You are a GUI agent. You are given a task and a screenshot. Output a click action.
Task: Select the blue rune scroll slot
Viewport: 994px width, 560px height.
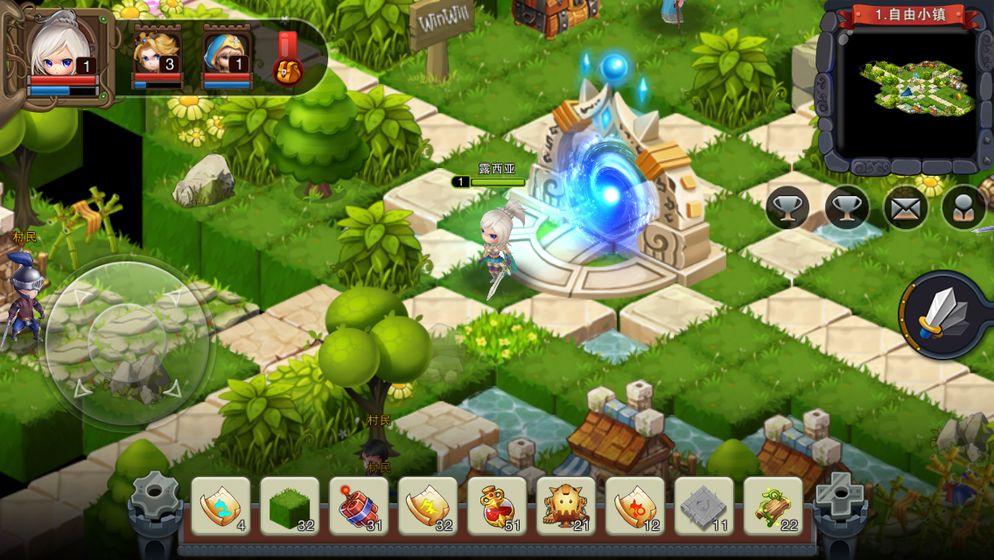220,505
